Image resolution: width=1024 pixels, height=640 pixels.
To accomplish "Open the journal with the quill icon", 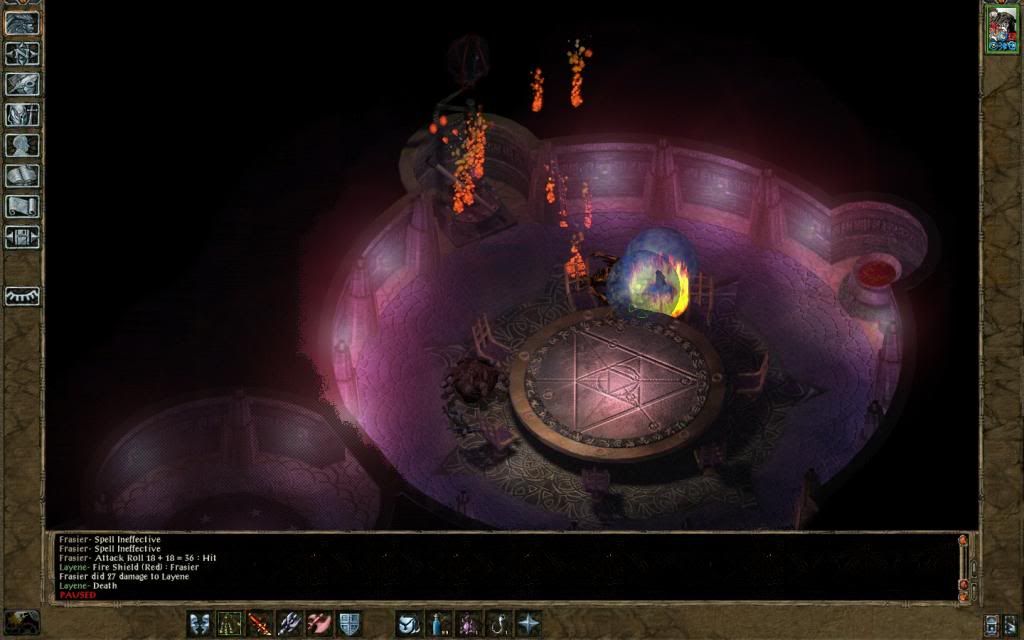I will point(22,83).
